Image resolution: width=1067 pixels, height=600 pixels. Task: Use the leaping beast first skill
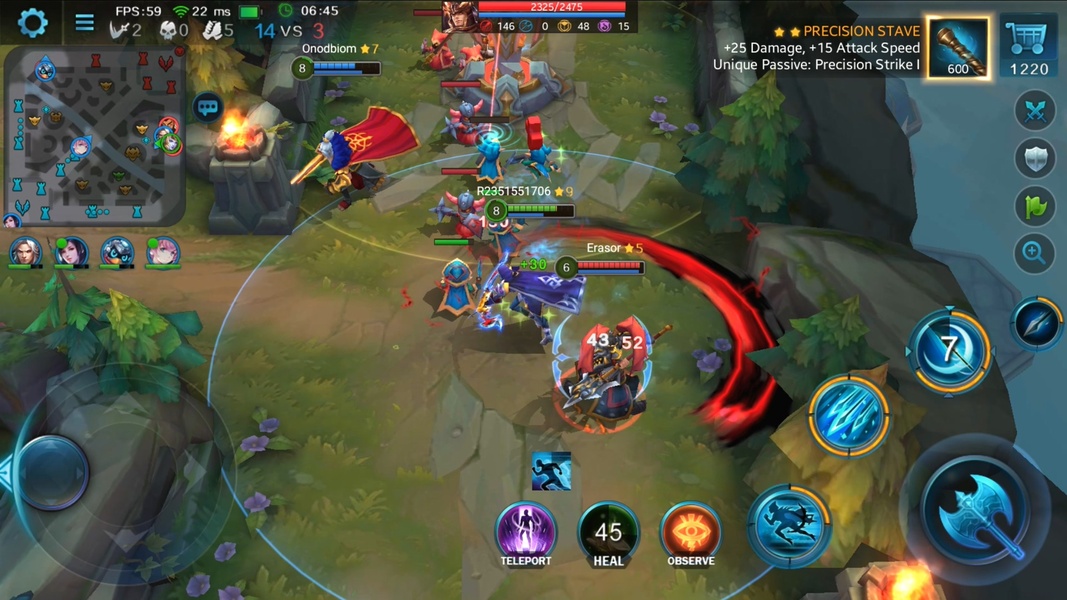tap(789, 525)
